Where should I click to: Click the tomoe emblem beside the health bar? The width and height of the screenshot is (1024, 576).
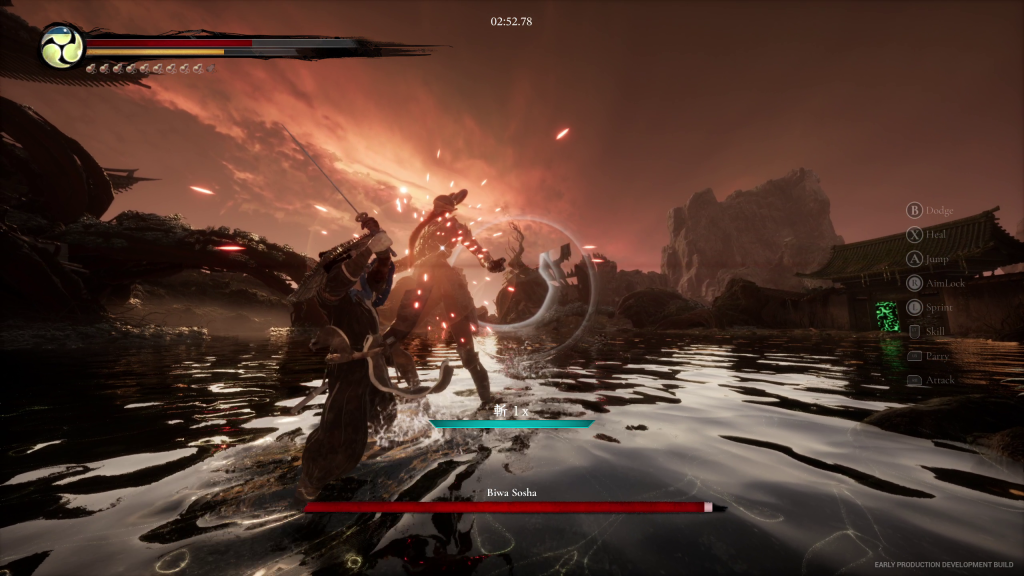point(62,47)
